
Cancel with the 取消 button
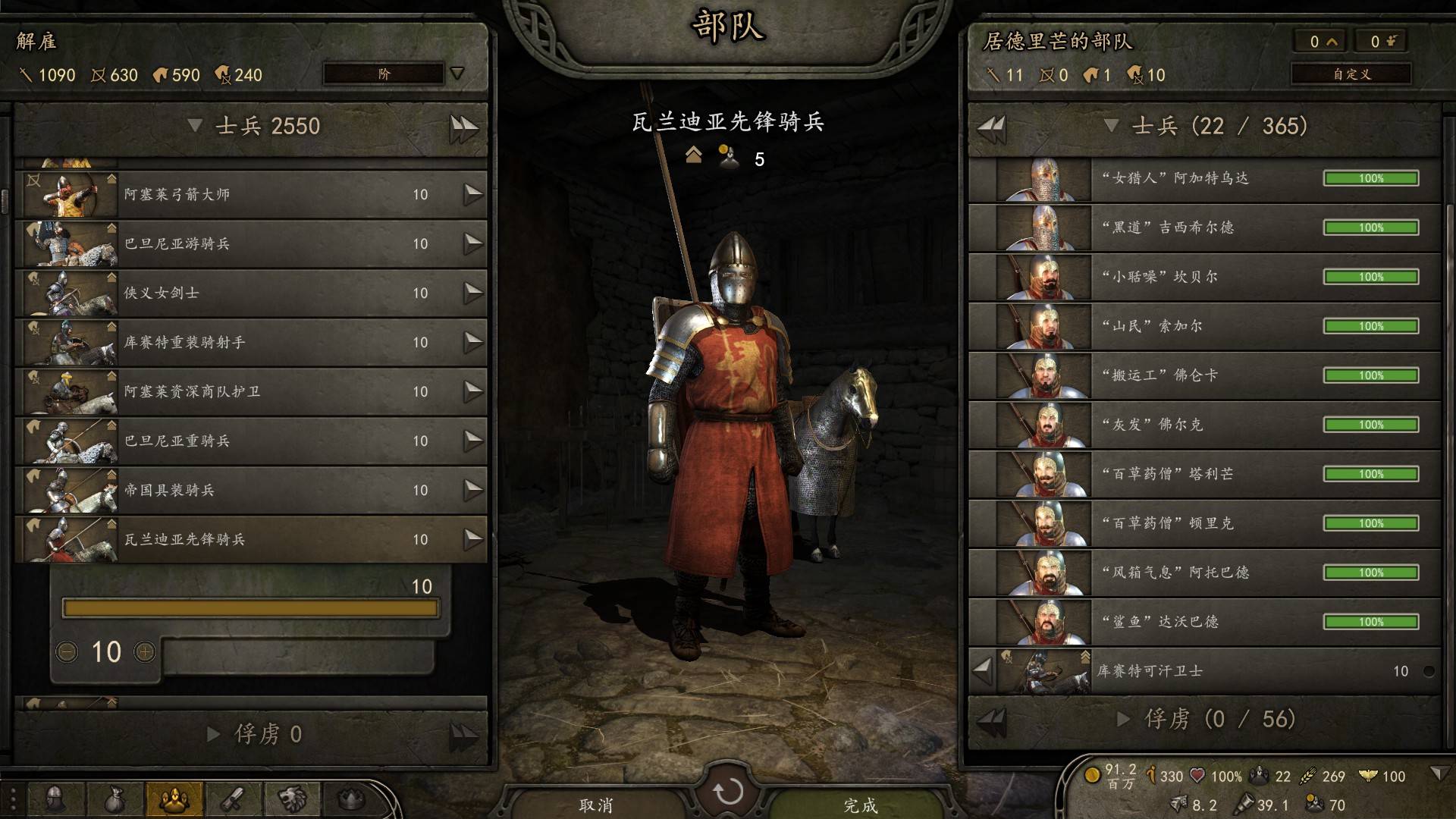coord(595,804)
